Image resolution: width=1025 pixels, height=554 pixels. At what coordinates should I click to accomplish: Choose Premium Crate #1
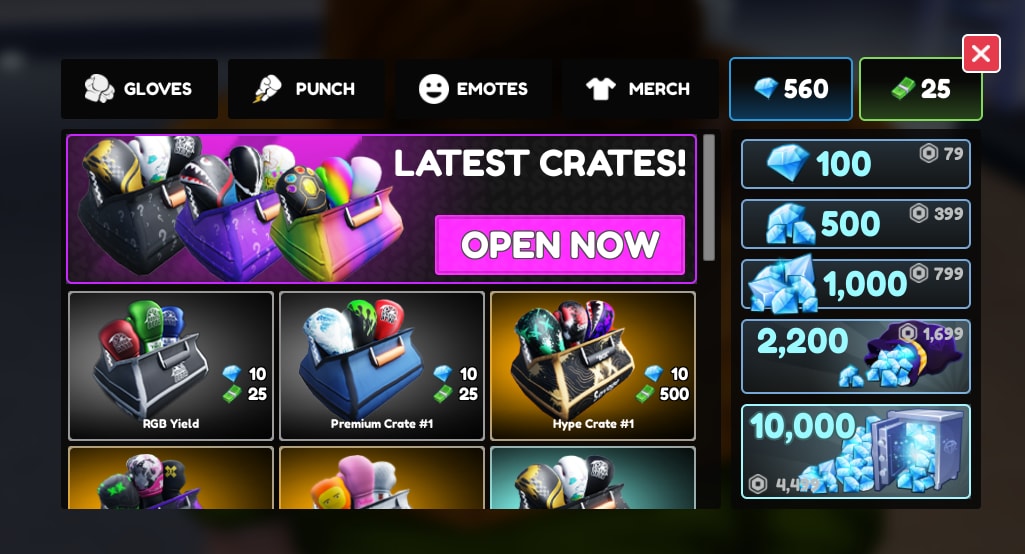point(382,366)
